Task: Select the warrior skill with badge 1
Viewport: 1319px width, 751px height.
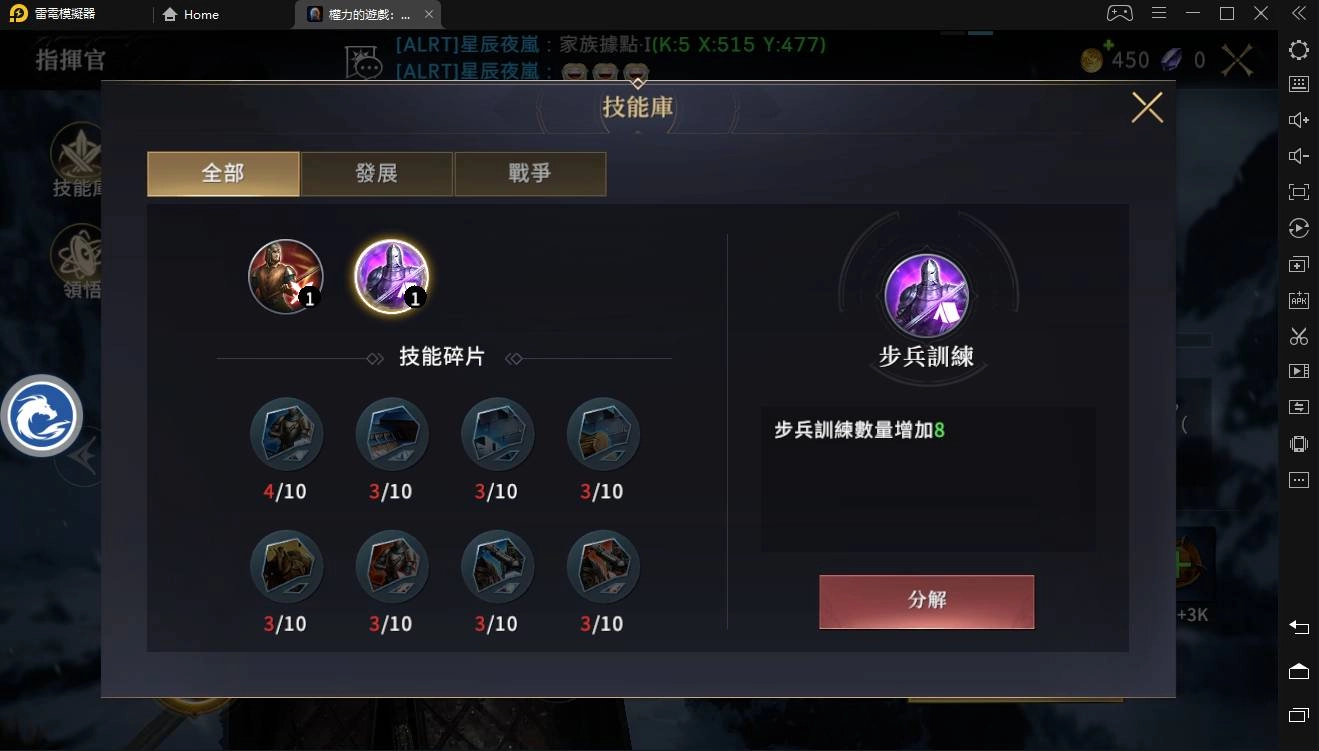Action: (286, 276)
